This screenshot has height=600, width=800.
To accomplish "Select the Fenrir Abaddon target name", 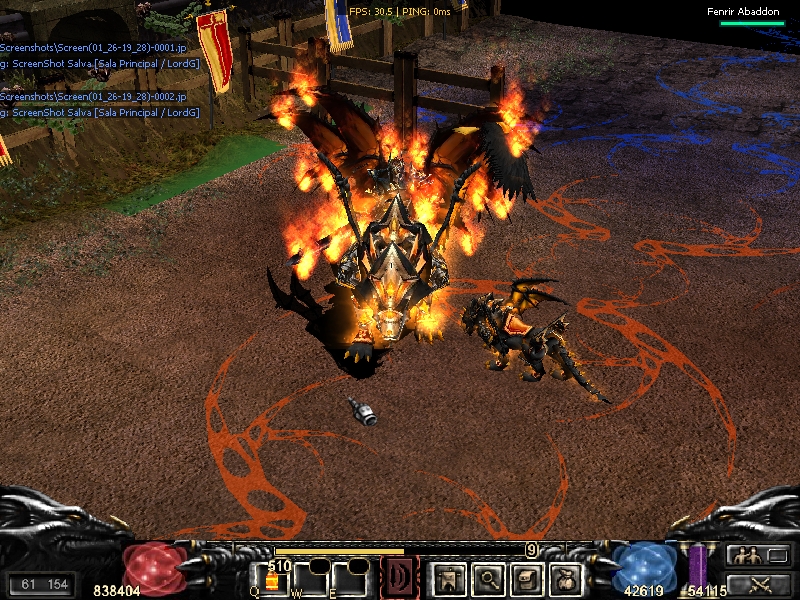I will coord(742,12).
